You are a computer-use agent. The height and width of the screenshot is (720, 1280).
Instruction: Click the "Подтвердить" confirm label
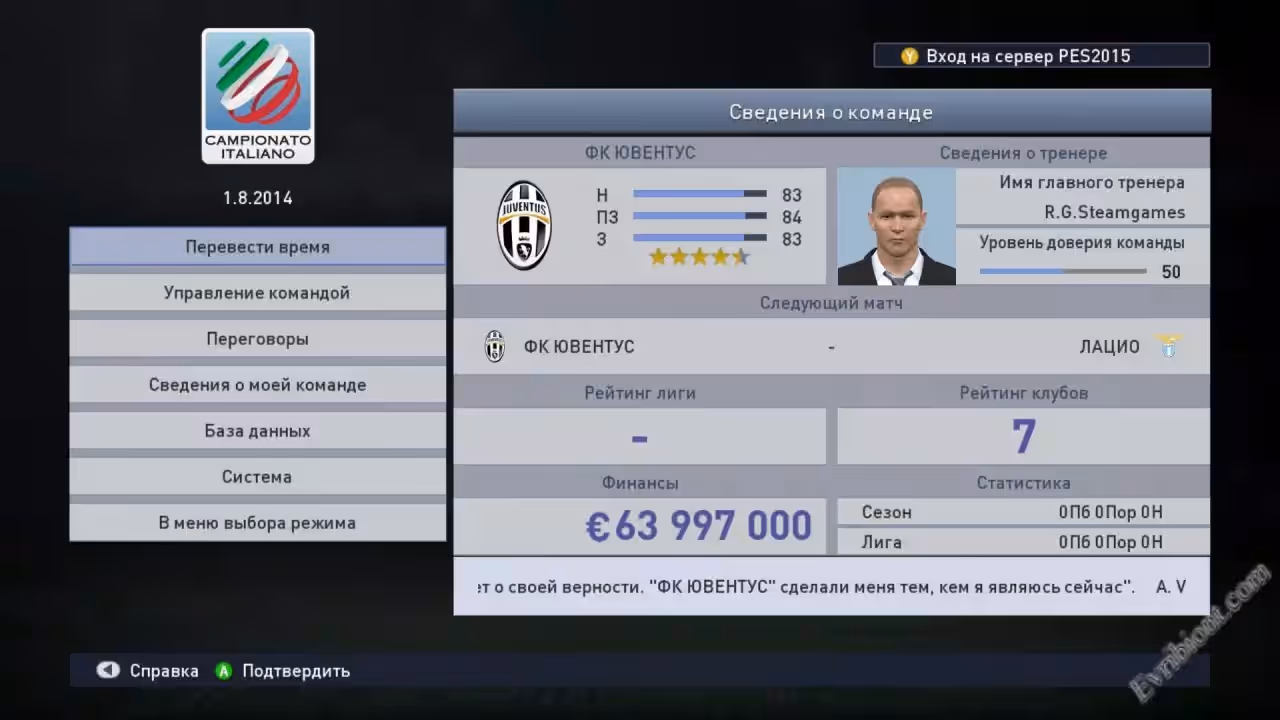295,671
